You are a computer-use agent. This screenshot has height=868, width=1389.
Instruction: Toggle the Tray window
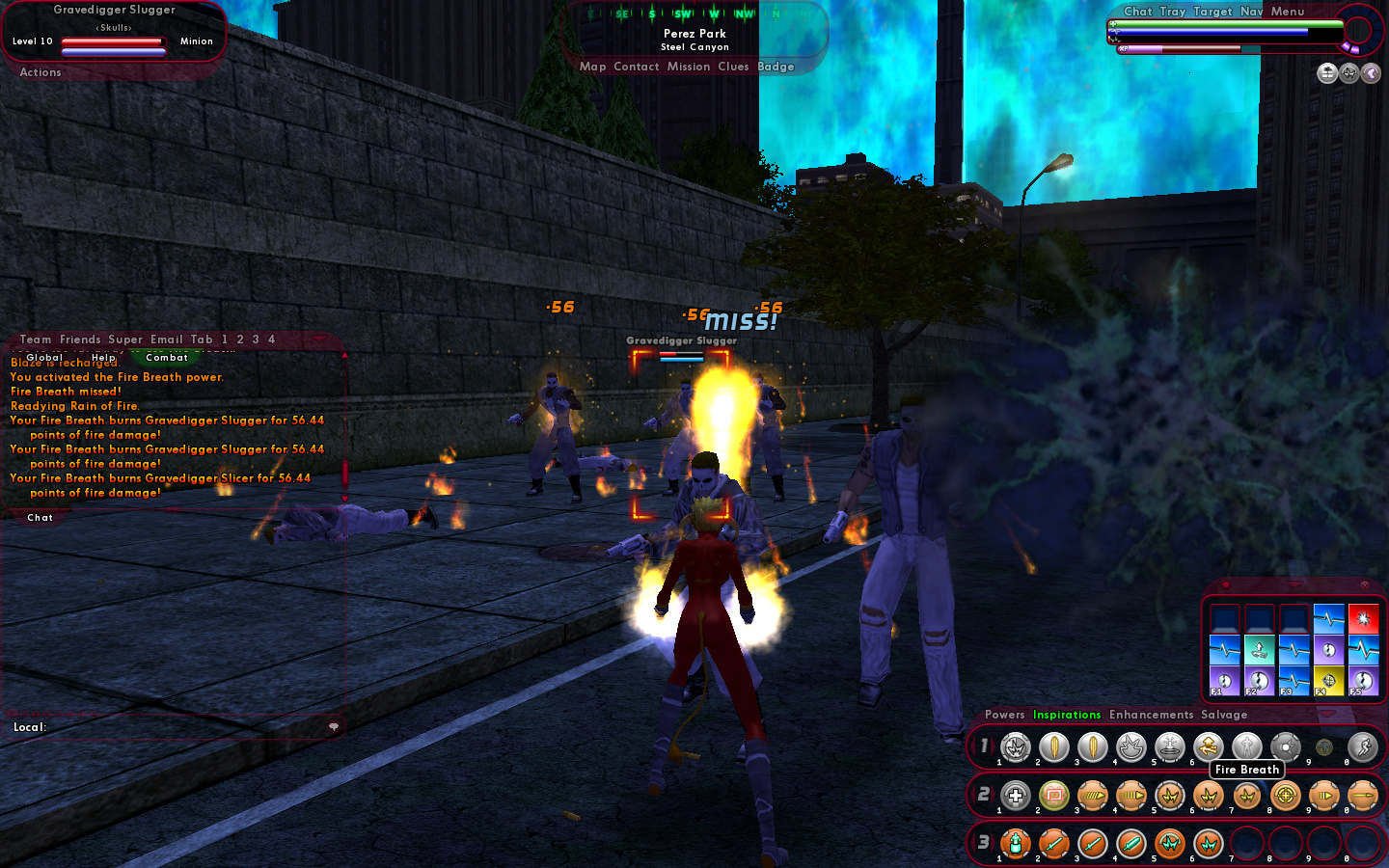(x=1172, y=12)
